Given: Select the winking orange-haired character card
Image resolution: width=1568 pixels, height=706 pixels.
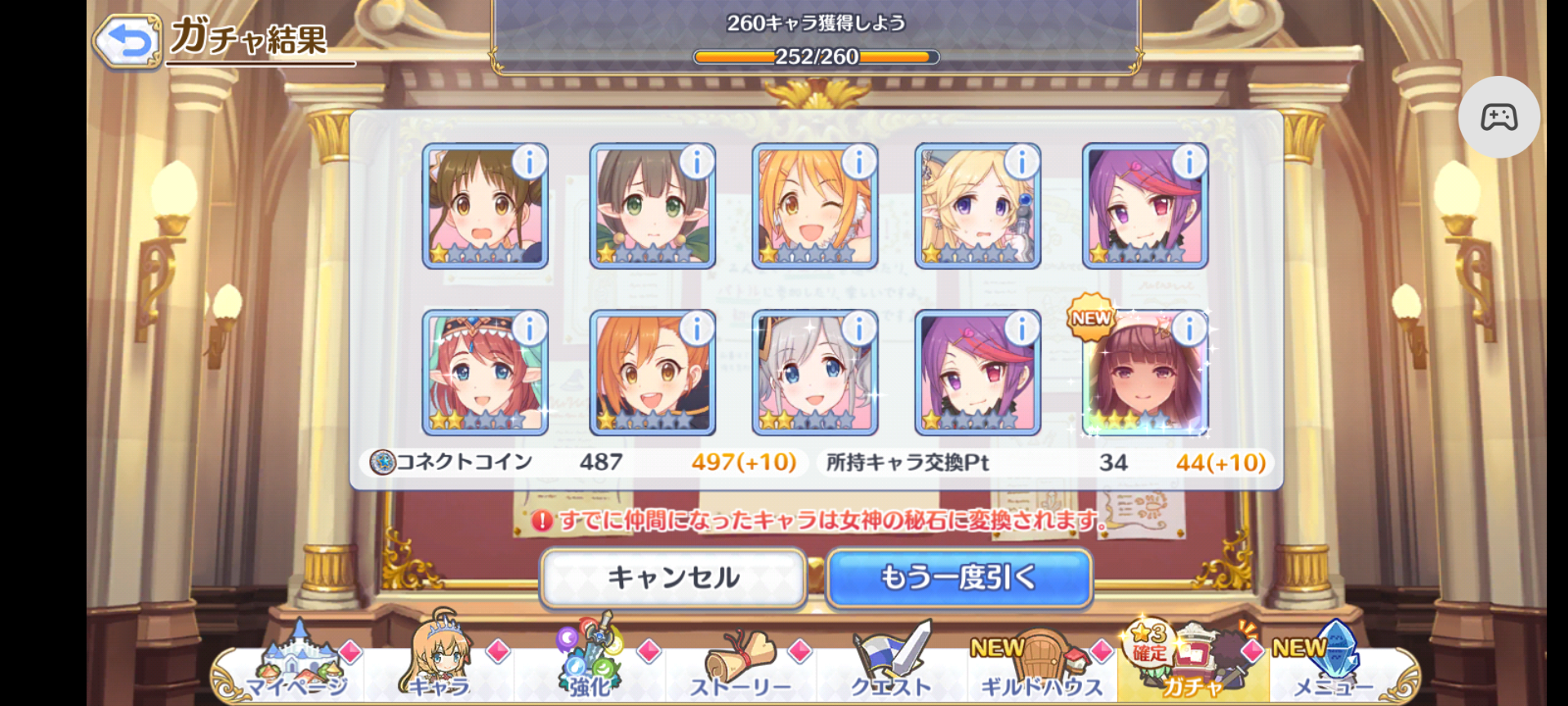Looking at the screenshot, I should click(x=813, y=208).
